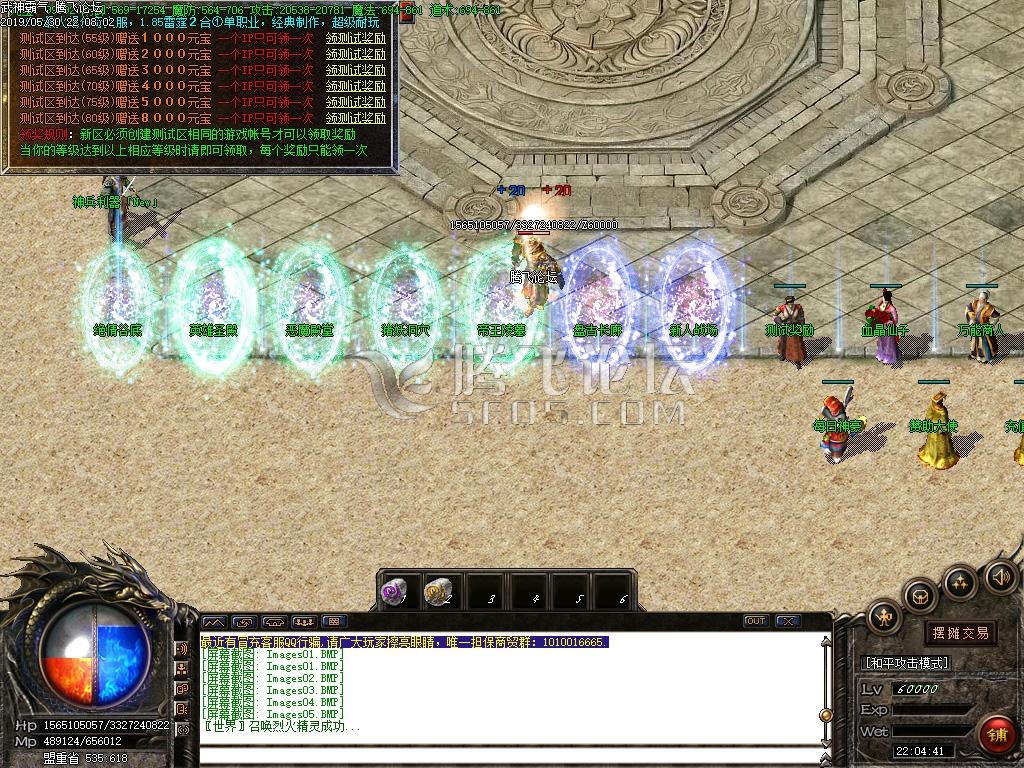The width and height of the screenshot is (1024, 768).
Task: Click the OUT button above the chat
Action: point(757,621)
